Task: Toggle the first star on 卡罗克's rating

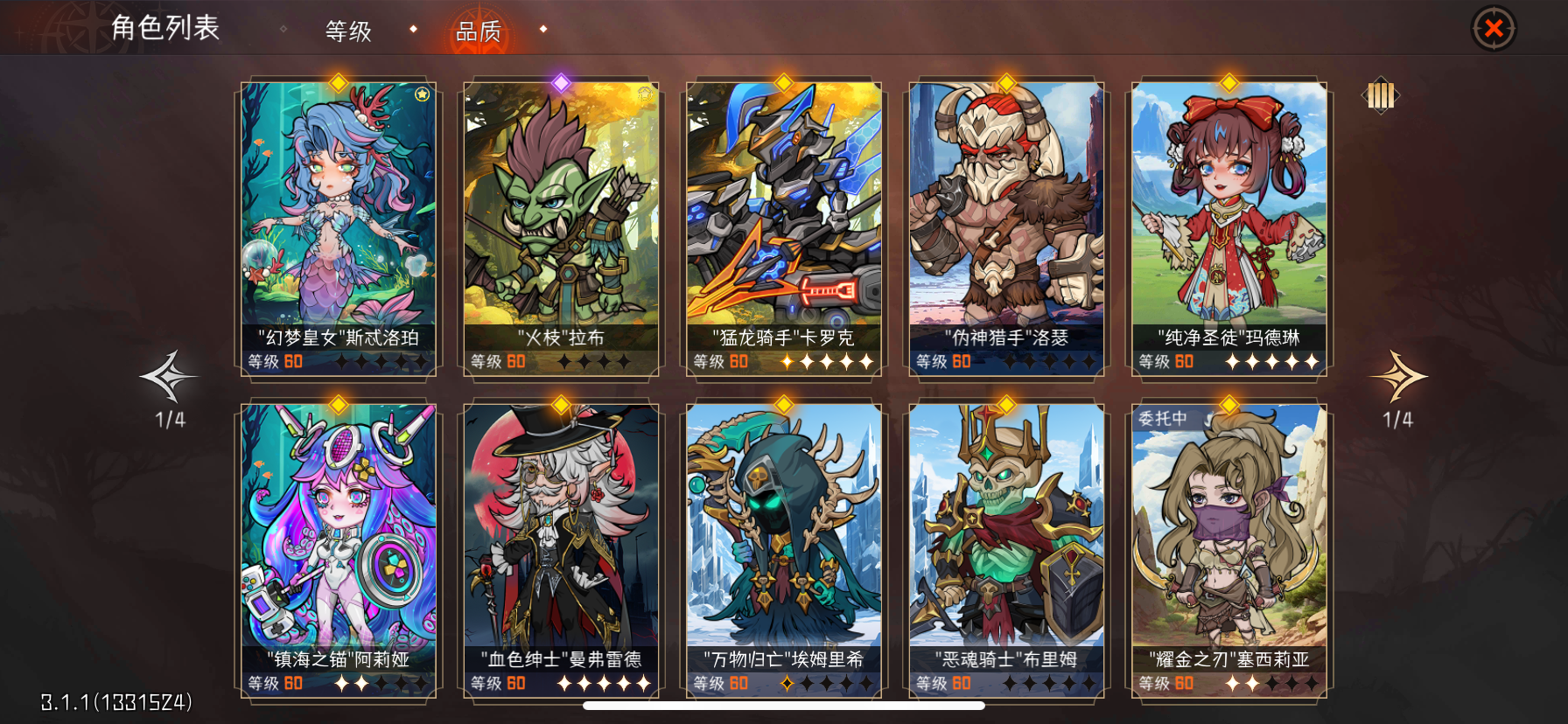Action: [788, 360]
